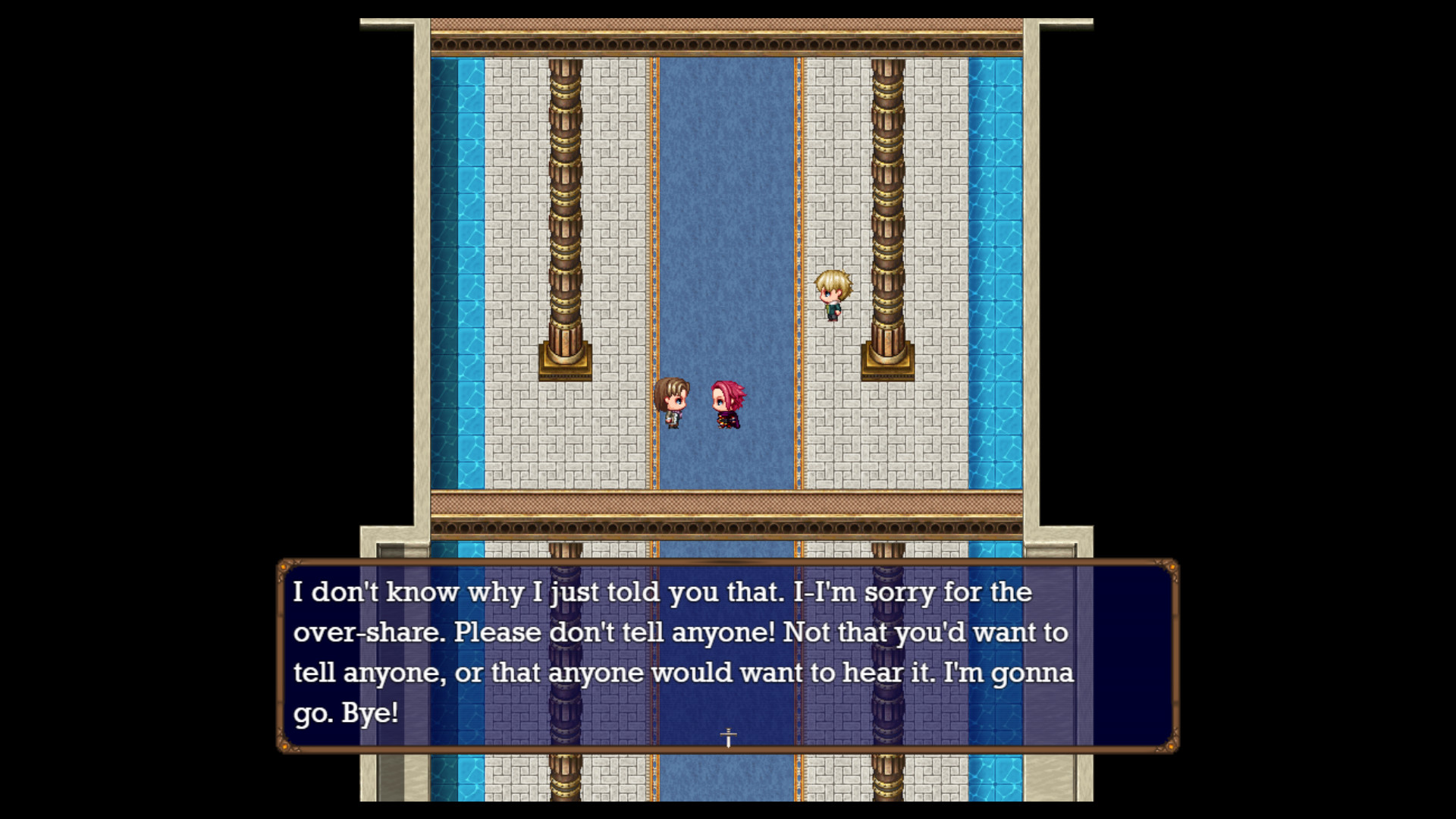Click the phrase 'go. Bye!' in dialogue
The width and height of the screenshot is (1456, 819).
(349, 714)
